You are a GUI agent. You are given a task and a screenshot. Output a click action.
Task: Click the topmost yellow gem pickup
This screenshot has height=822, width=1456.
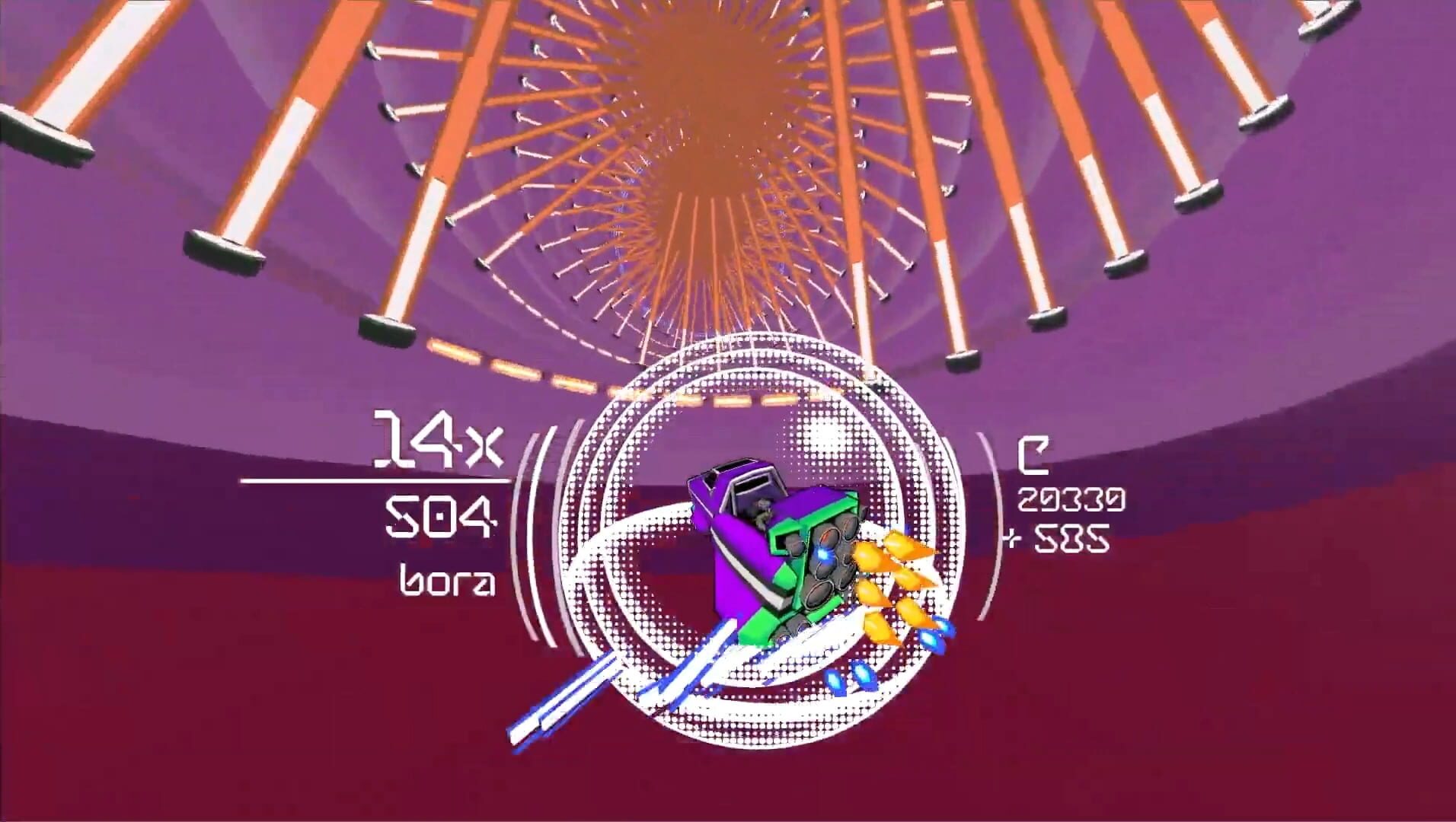tap(899, 544)
